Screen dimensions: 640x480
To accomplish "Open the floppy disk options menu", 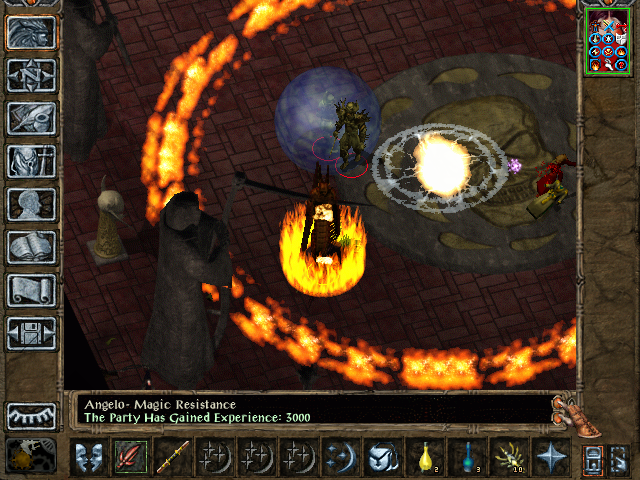I will (31, 333).
